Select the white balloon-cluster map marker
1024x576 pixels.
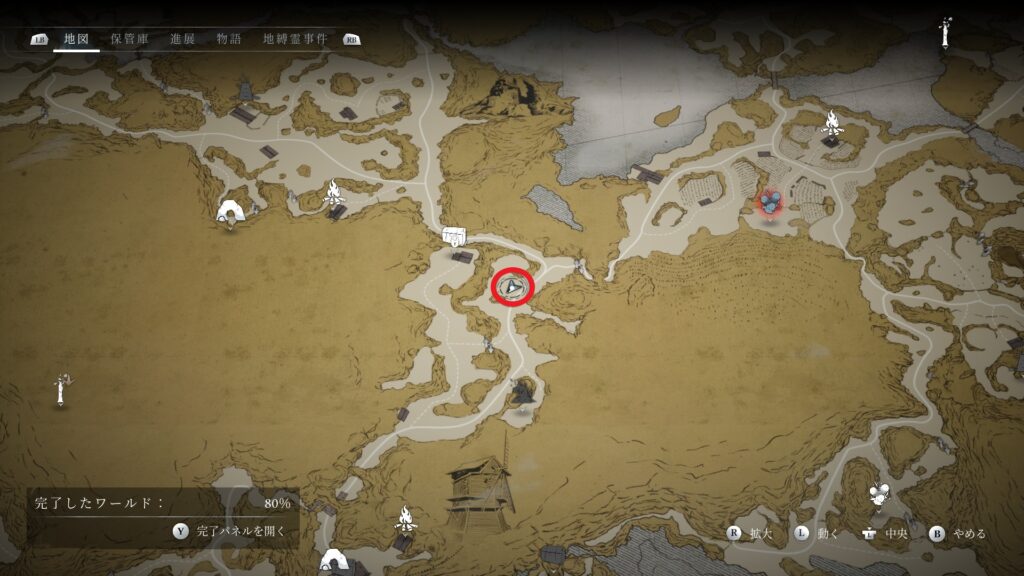pos(879,492)
